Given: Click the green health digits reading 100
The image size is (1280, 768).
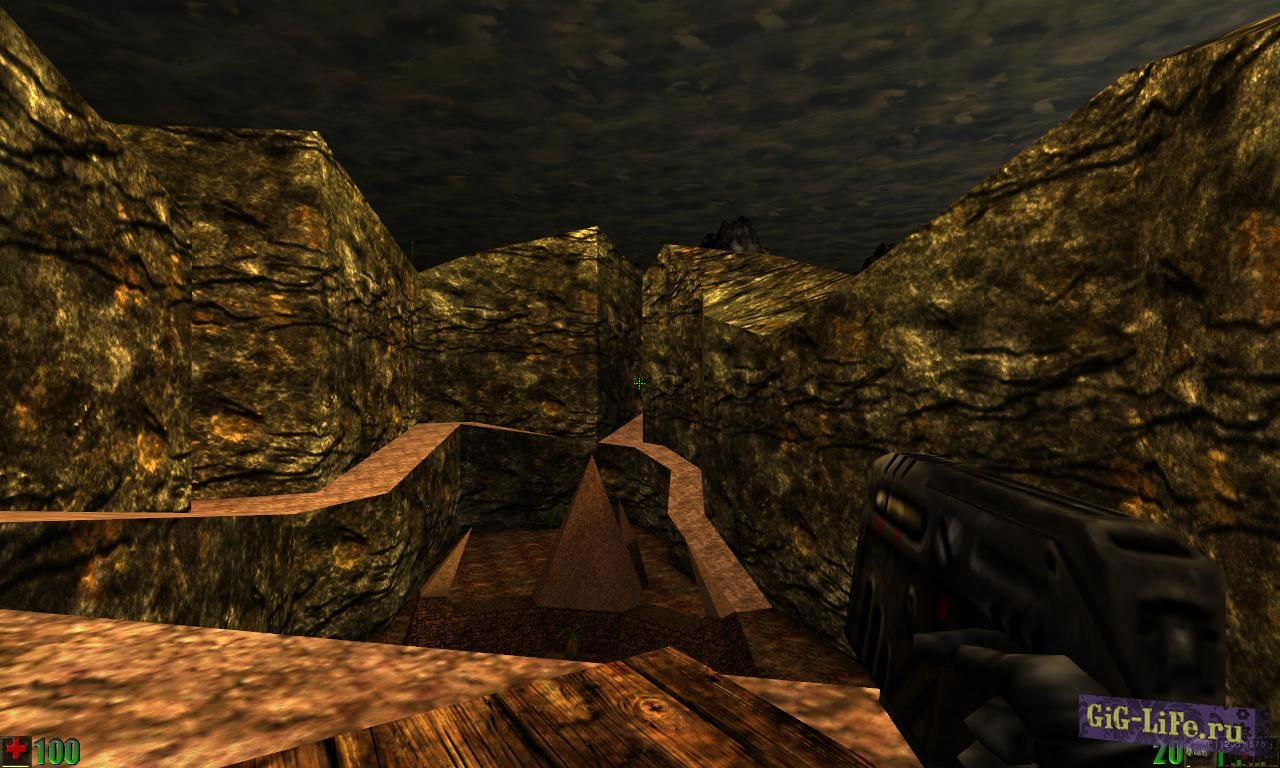Looking at the screenshot, I should click(x=55, y=750).
